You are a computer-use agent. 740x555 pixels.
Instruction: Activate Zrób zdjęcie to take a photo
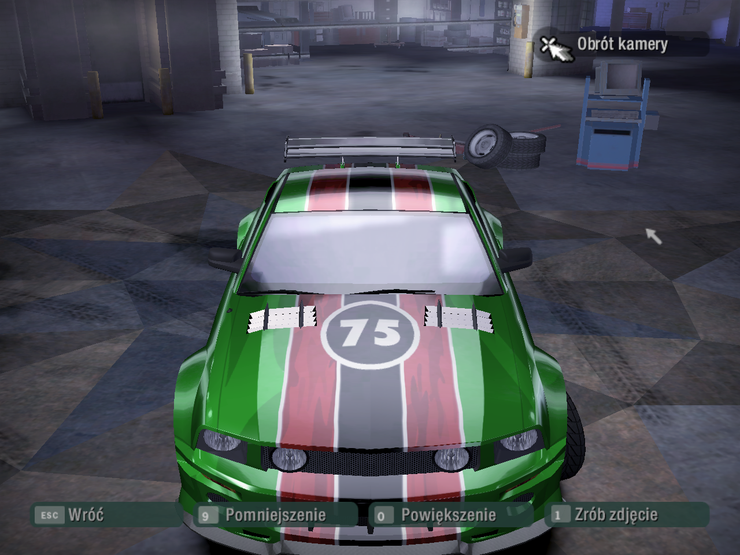tap(616, 515)
